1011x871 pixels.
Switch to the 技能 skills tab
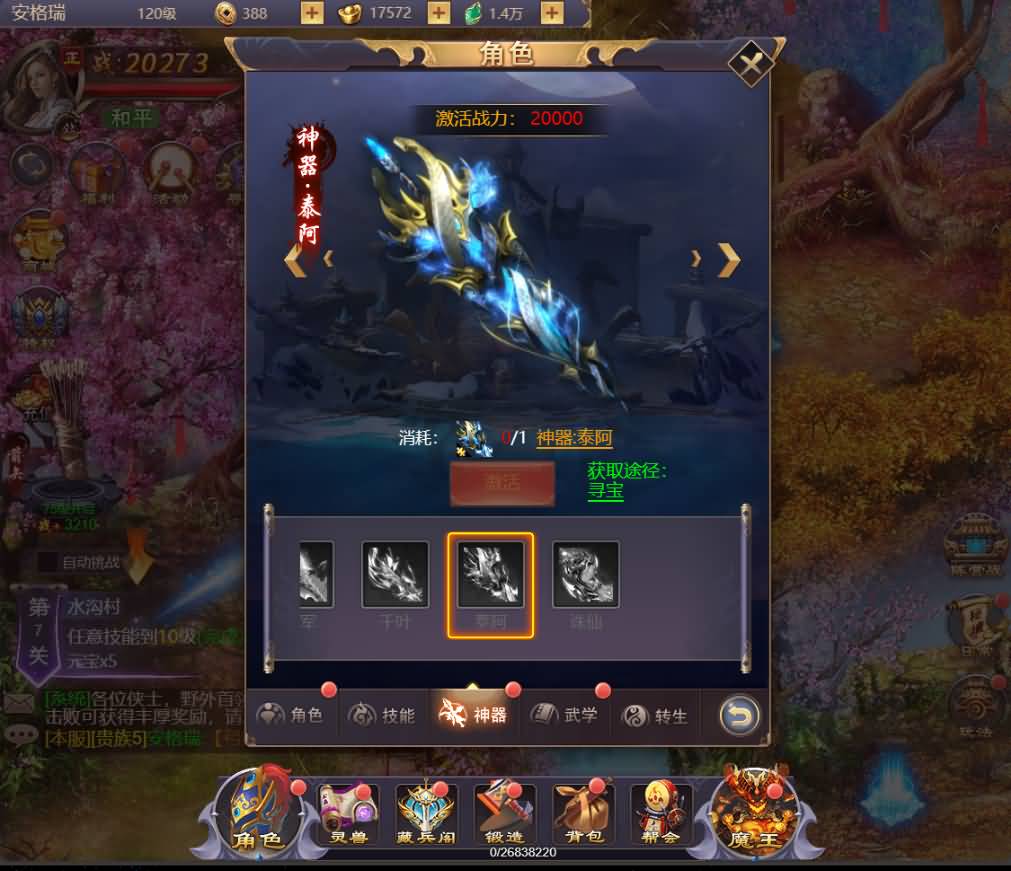(384, 715)
